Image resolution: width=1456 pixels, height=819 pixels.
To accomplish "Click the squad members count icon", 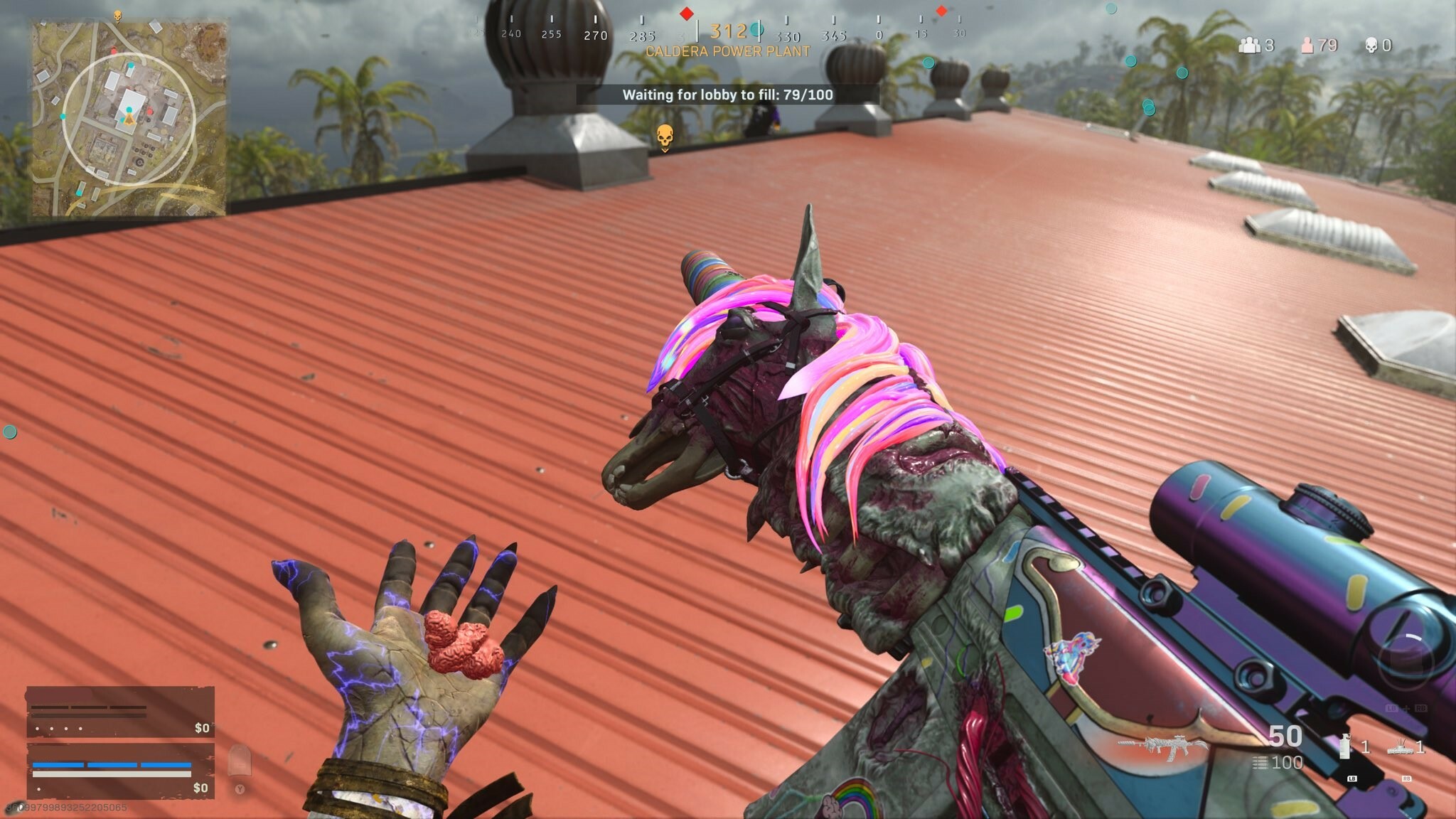I will [x=1249, y=45].
